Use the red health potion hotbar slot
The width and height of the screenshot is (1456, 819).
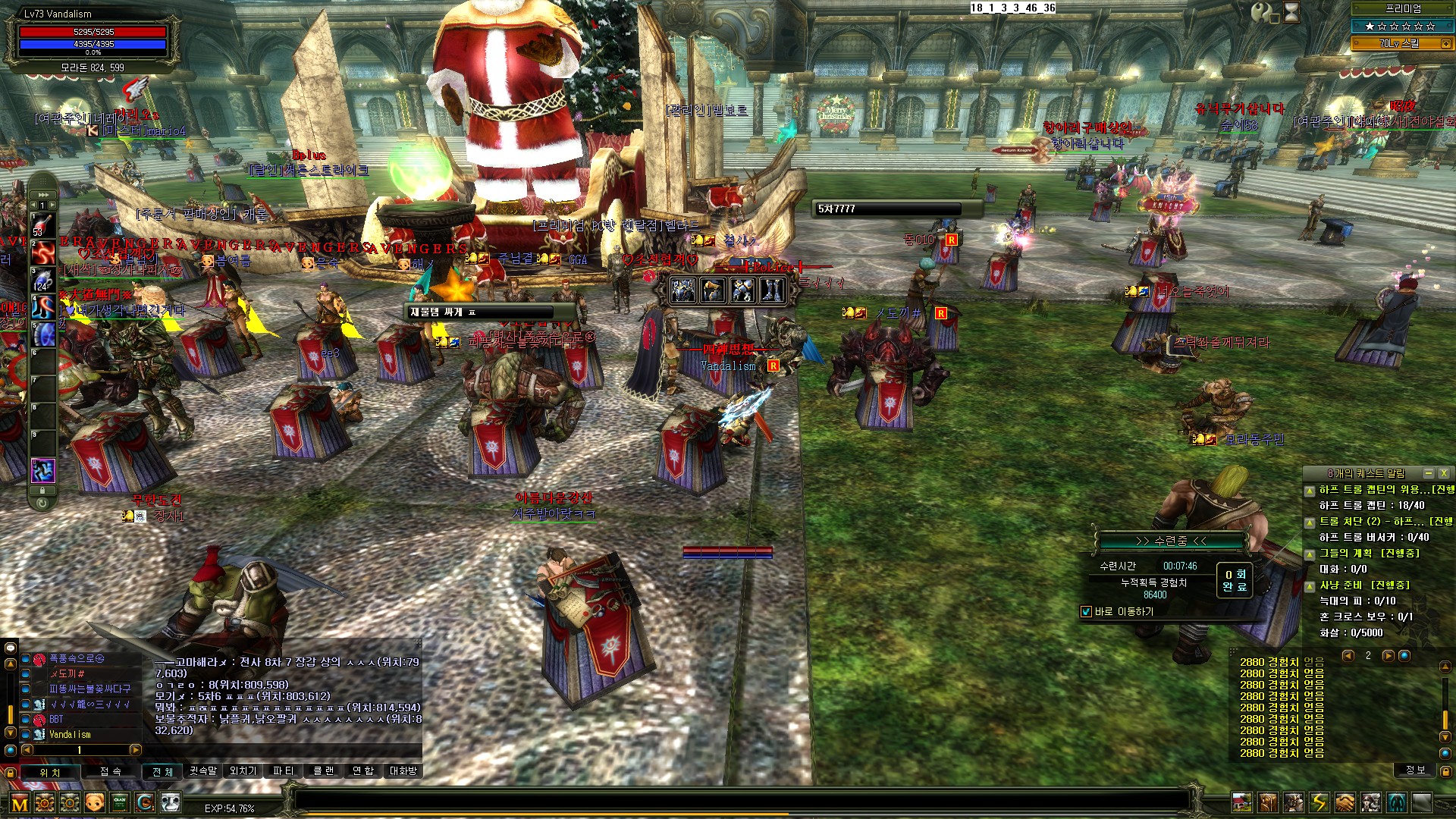42,226
